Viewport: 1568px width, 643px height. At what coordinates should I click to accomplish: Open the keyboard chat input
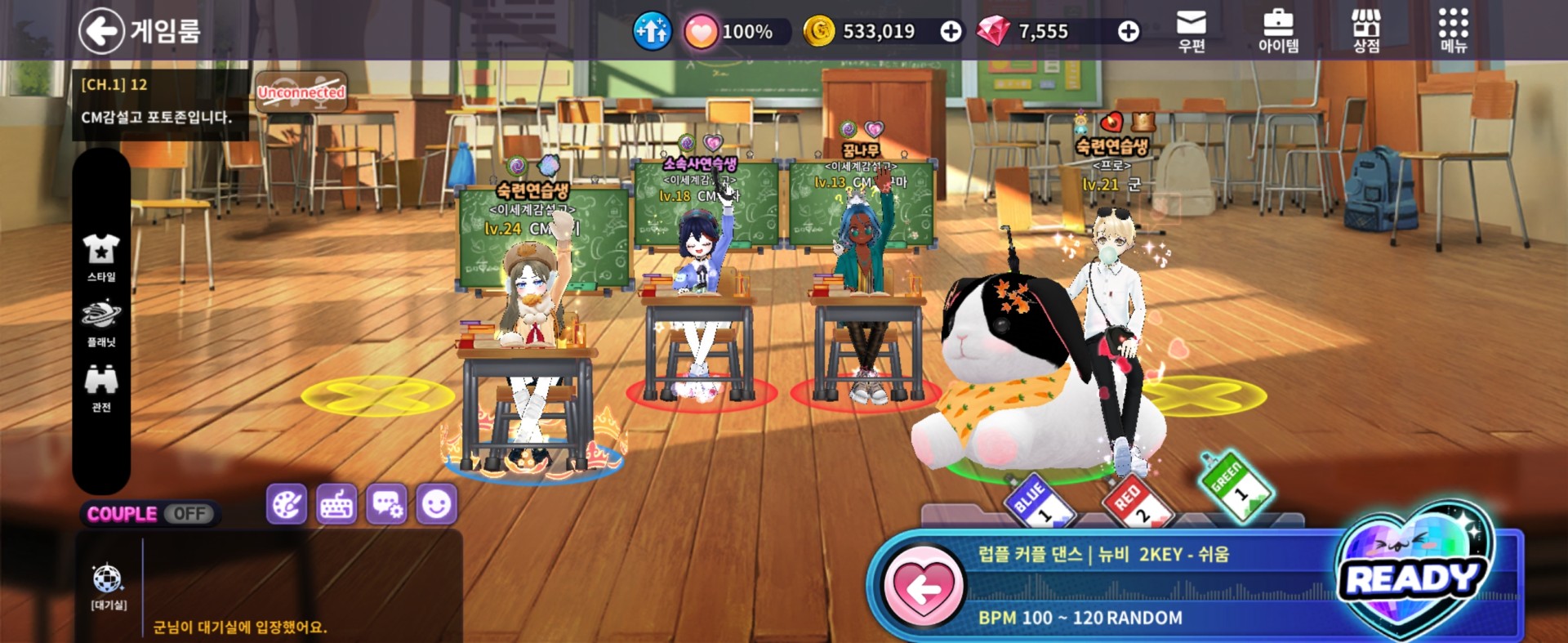[x=336, y=504]
